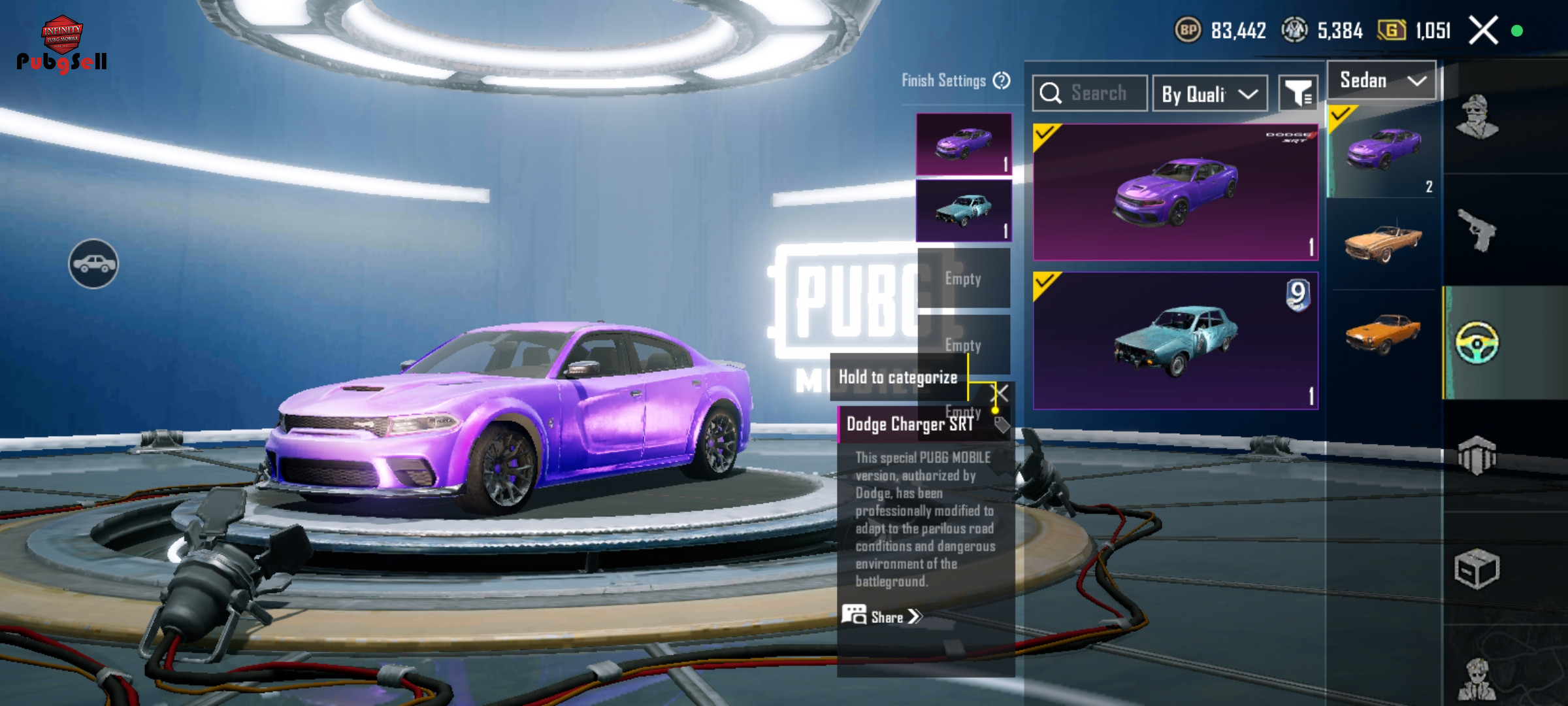
Task: Show Finish Settings help
Action: 1002,80
